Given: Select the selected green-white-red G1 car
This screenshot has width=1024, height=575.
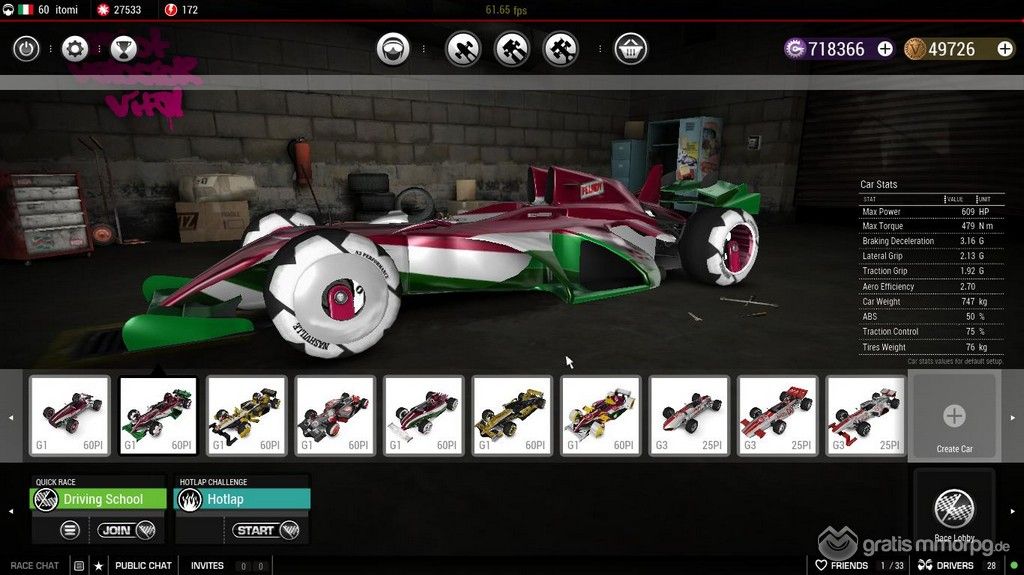Looking at the screenshot, I should (156, 415).
